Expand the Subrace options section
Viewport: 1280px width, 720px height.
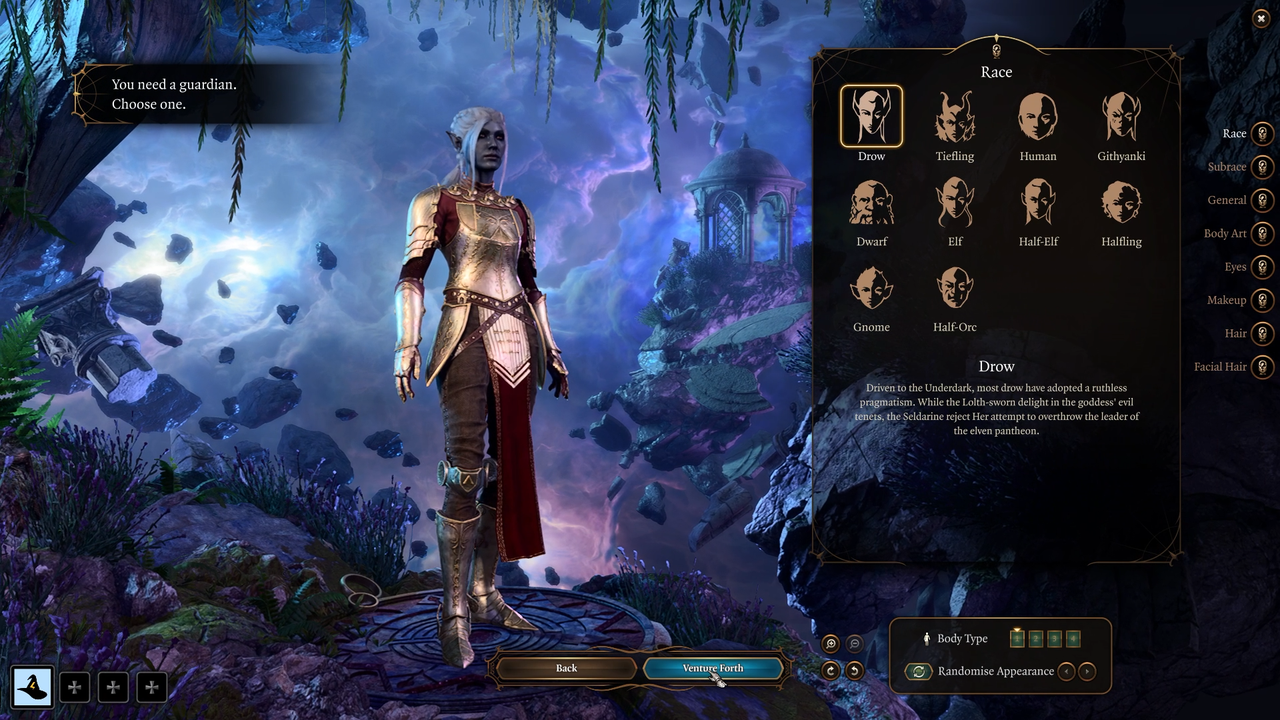[1262, 167]
